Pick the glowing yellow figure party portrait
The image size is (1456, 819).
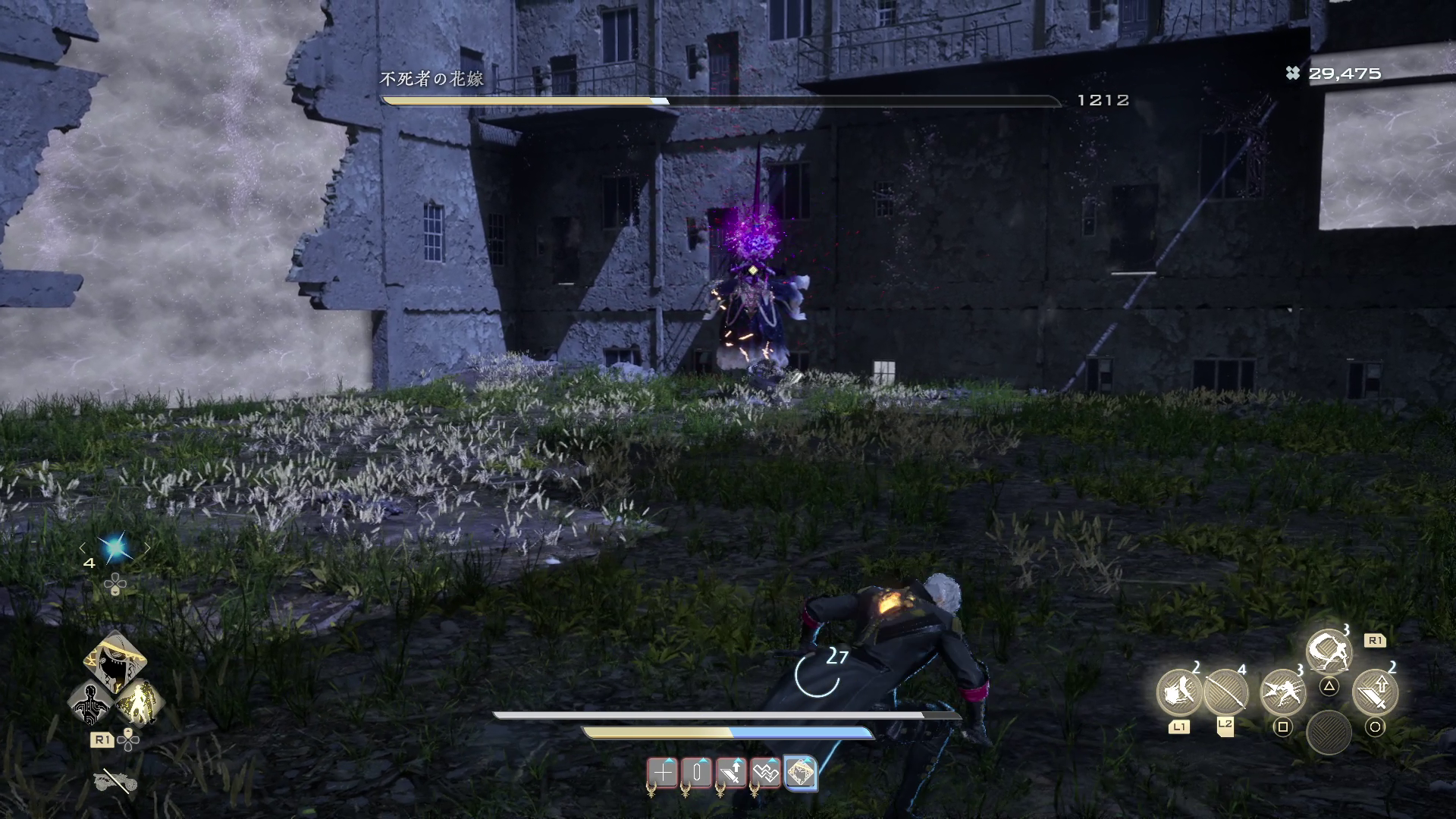coord(140,701)
